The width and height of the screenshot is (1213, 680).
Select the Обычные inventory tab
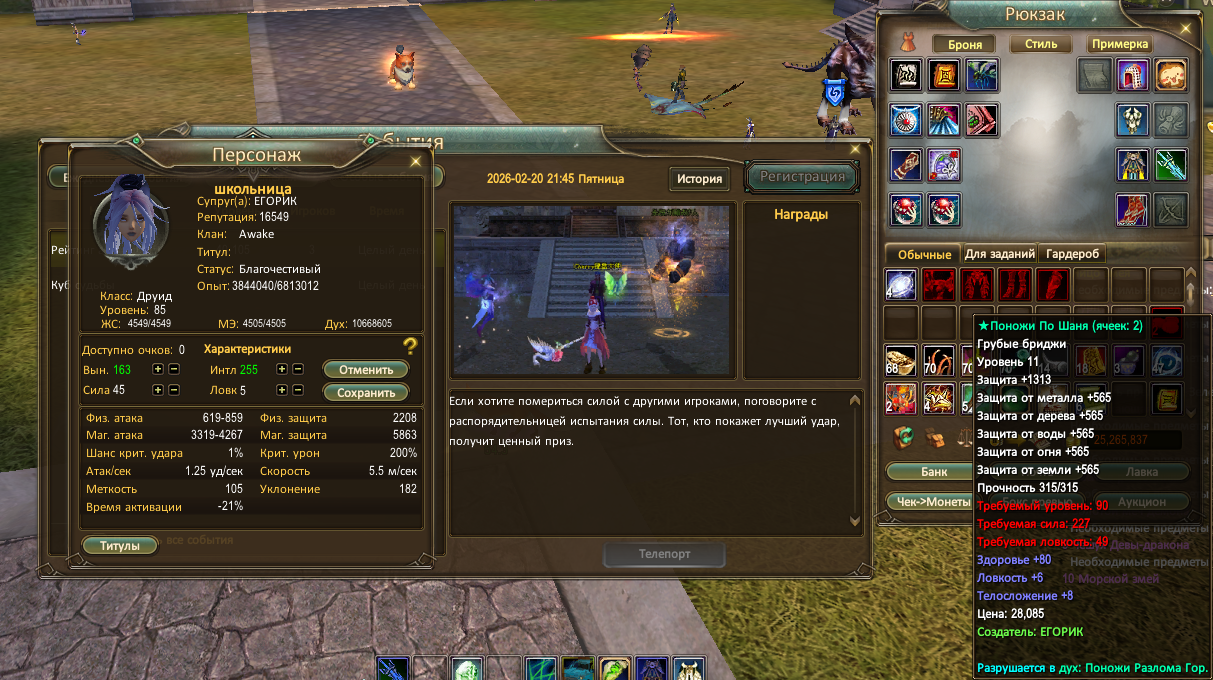pos(924,254)
